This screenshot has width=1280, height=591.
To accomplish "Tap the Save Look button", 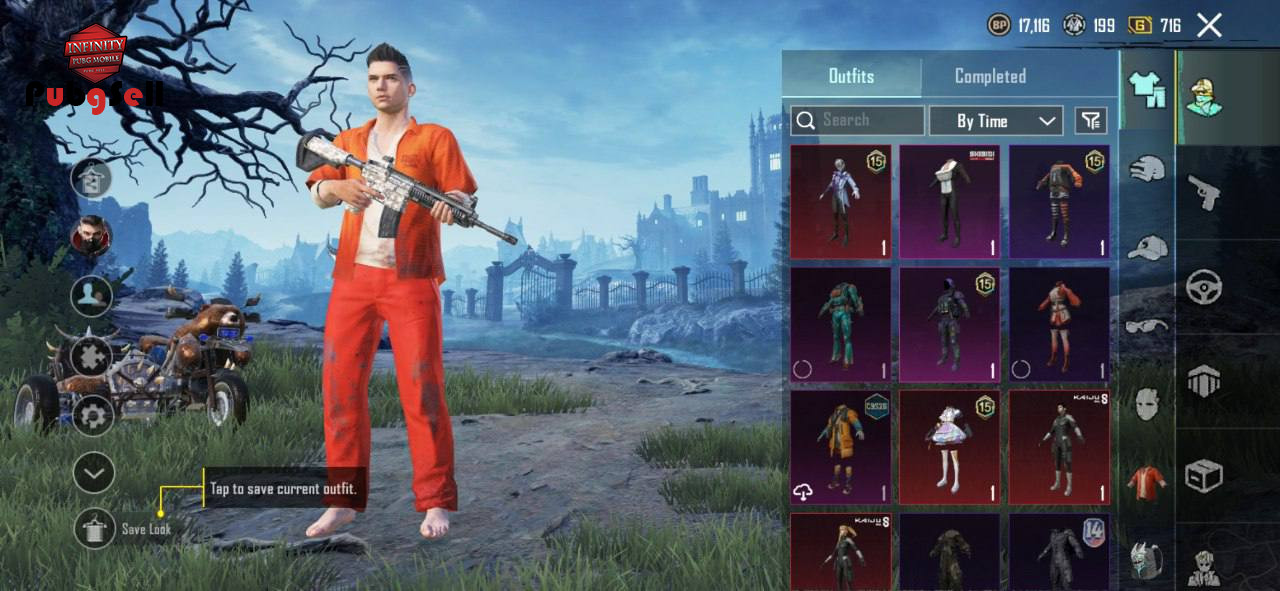I will (95, 528).
